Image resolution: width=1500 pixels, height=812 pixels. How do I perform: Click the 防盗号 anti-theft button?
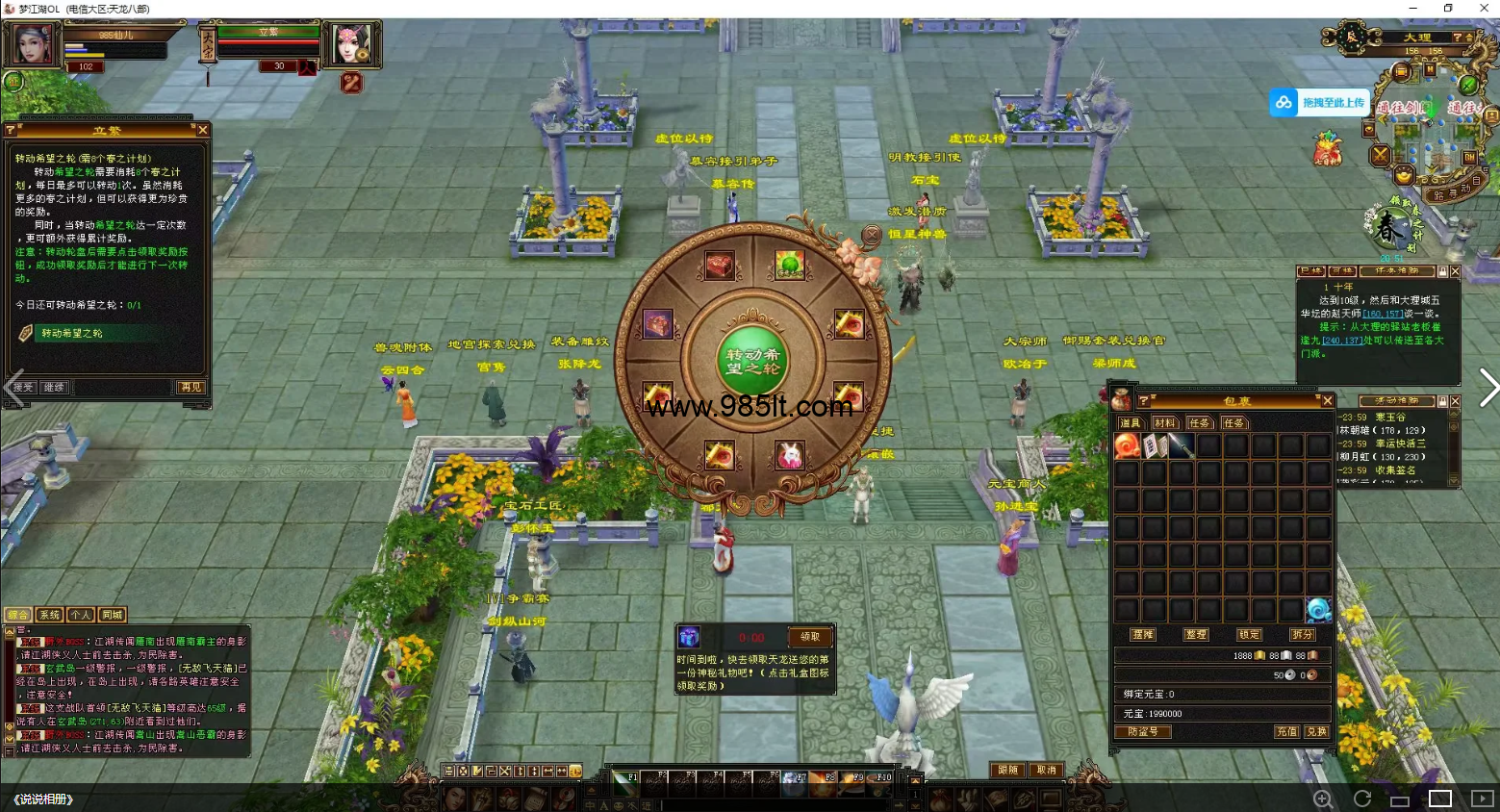tap(1142, 731)
